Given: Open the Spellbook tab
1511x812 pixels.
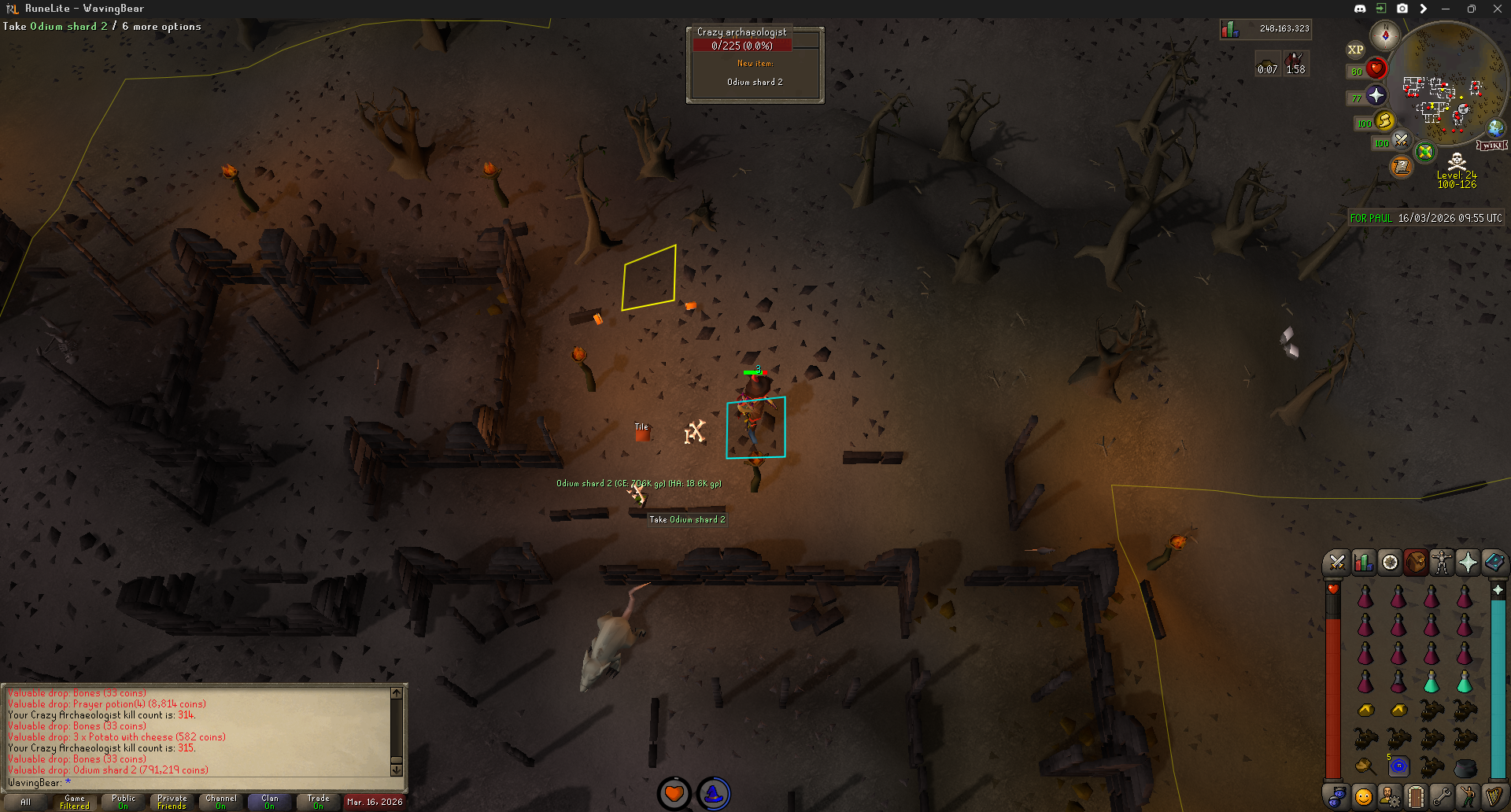Looking at the screenshot, I should tap(1494, 563).
